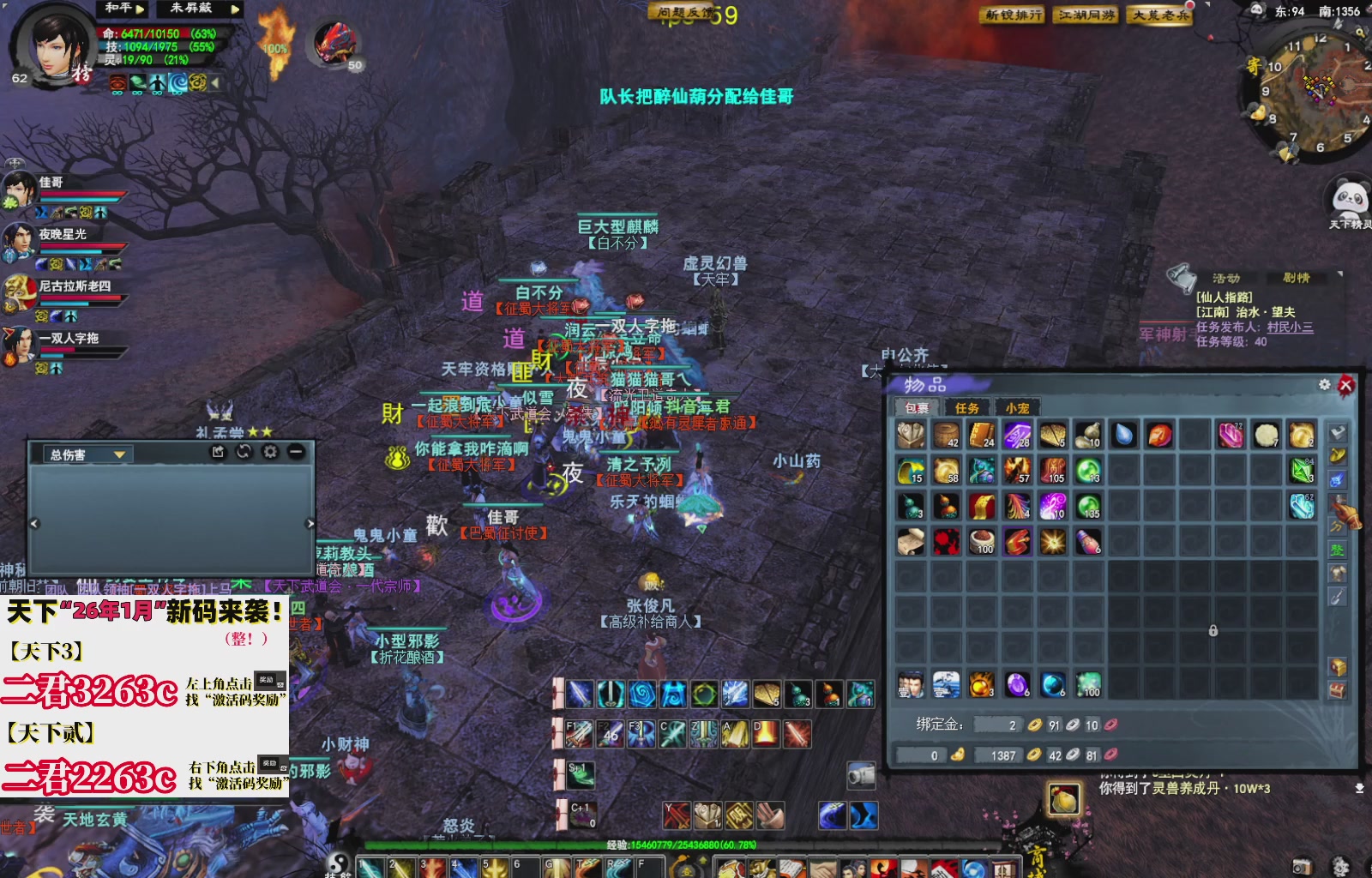Click the 分 item-split icon on the bag sidebar

[x=1336, y=526]
